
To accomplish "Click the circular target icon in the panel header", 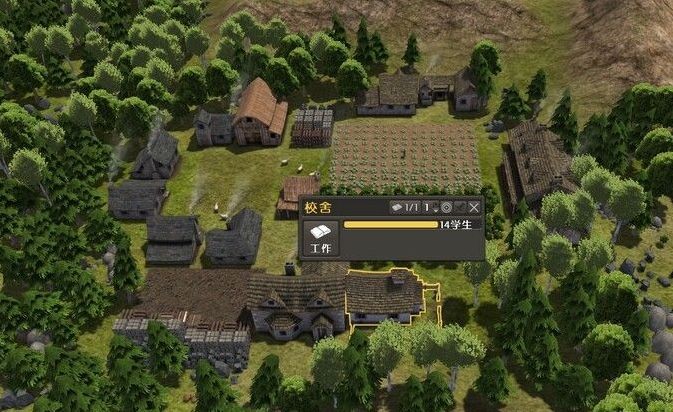I will pyautogui.click(x=446, y=207).
